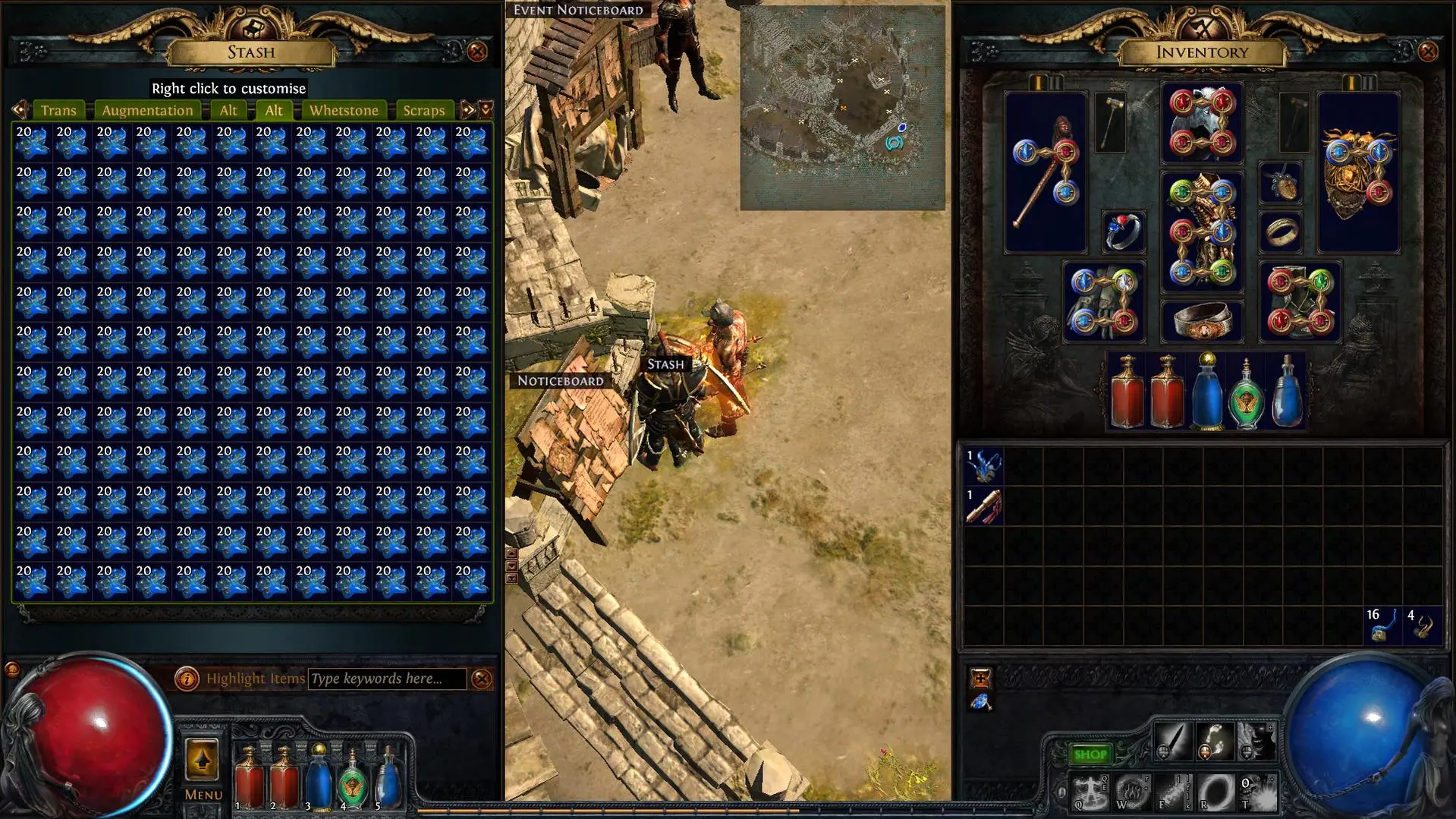The width and height of the screenshot is (1456, 819).
Task: Switch to the Scraps stash tab
Action: (423, 110)
